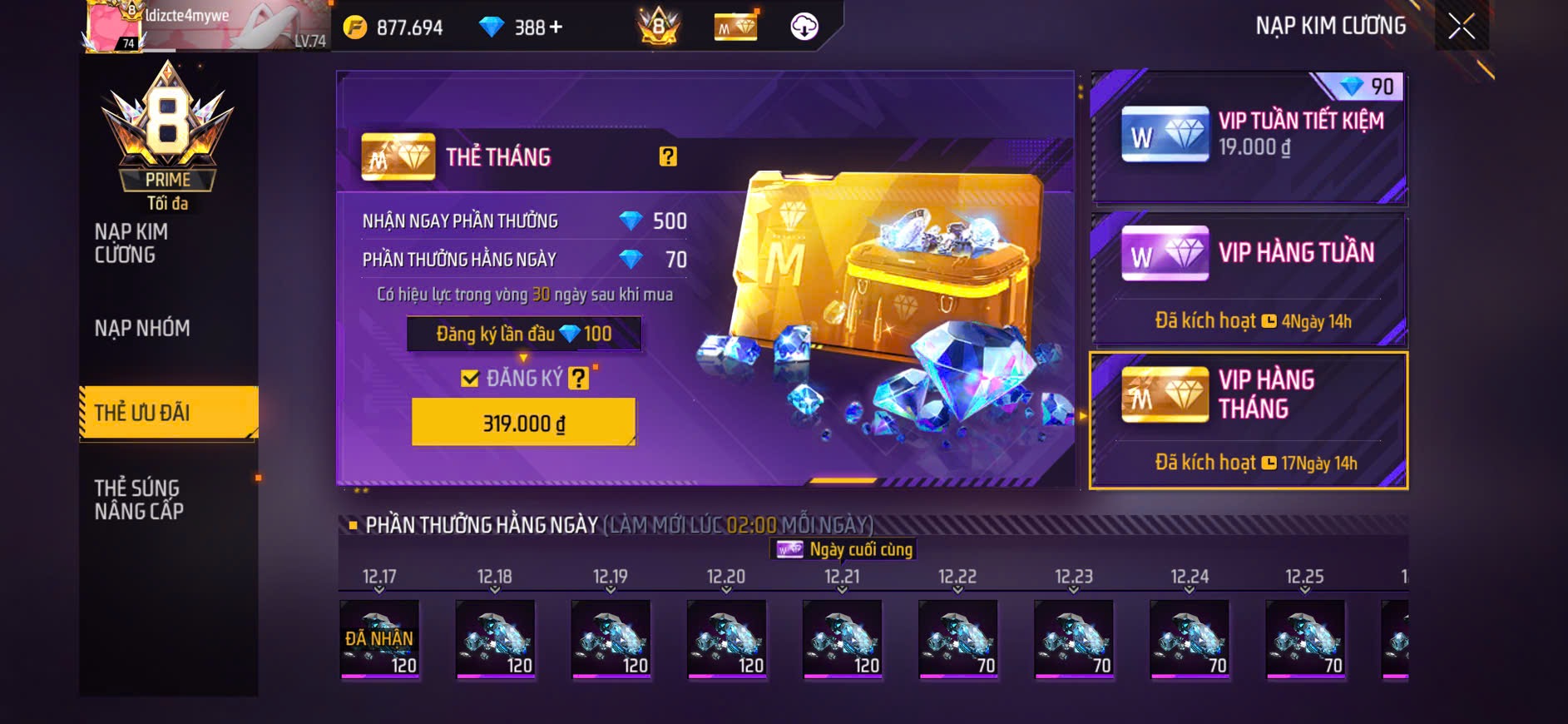Select the 12.22 daily reward tile
This screenshot has width=1568, height=724.
coord(957,638)
